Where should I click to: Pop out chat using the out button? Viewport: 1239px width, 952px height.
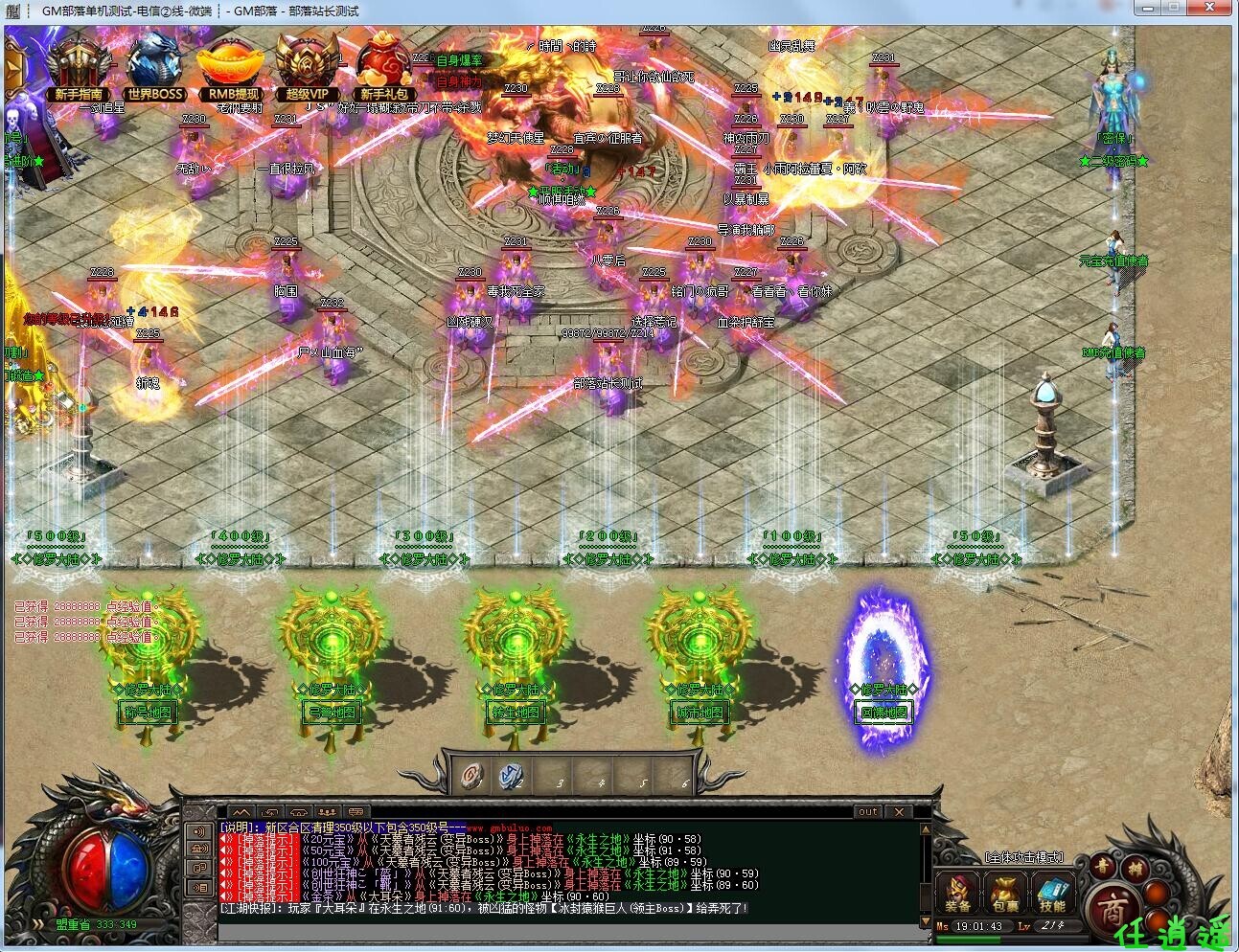coord(867,812)
